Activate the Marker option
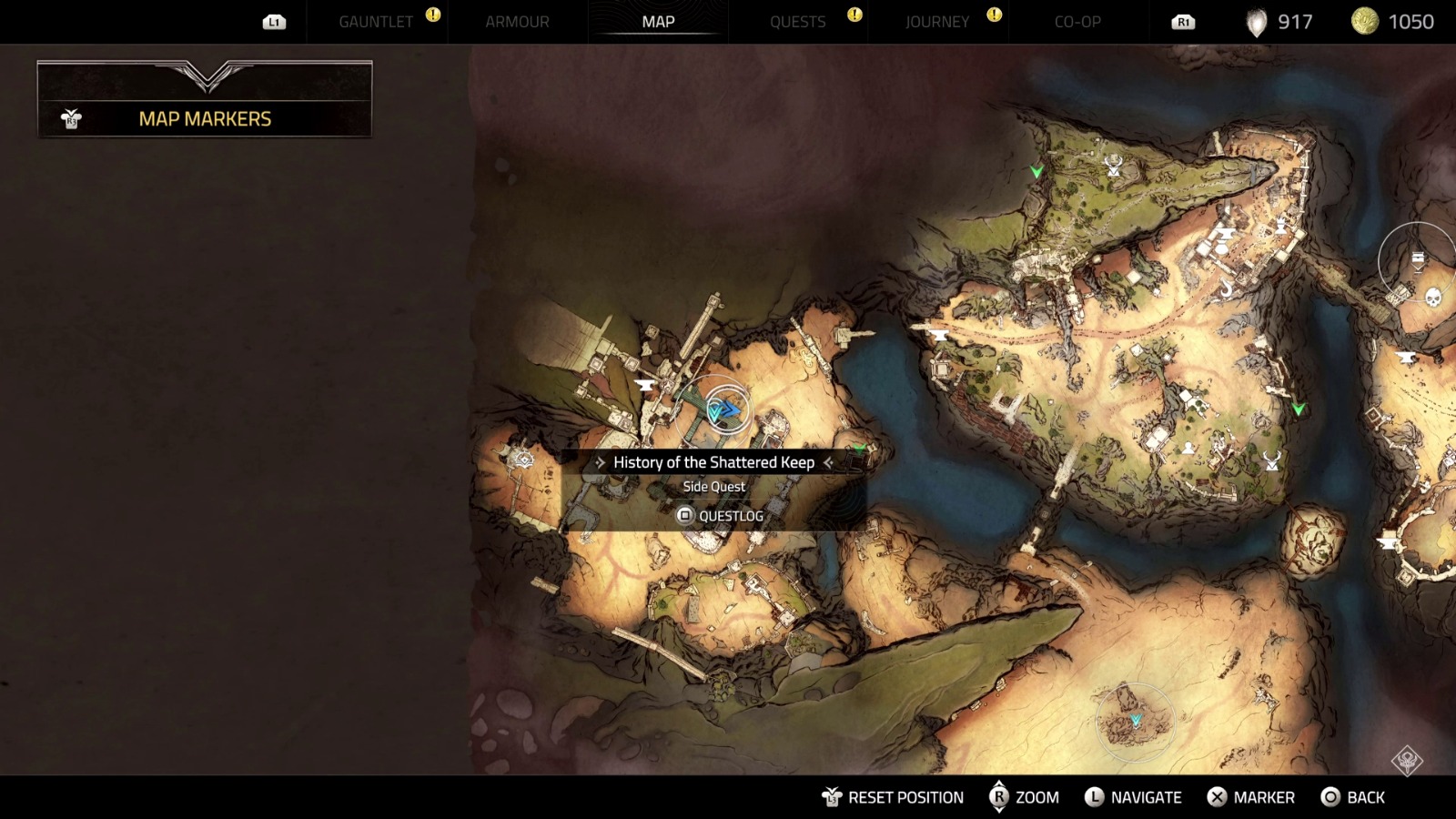Screen dimensions: 1456x819 1251,797
